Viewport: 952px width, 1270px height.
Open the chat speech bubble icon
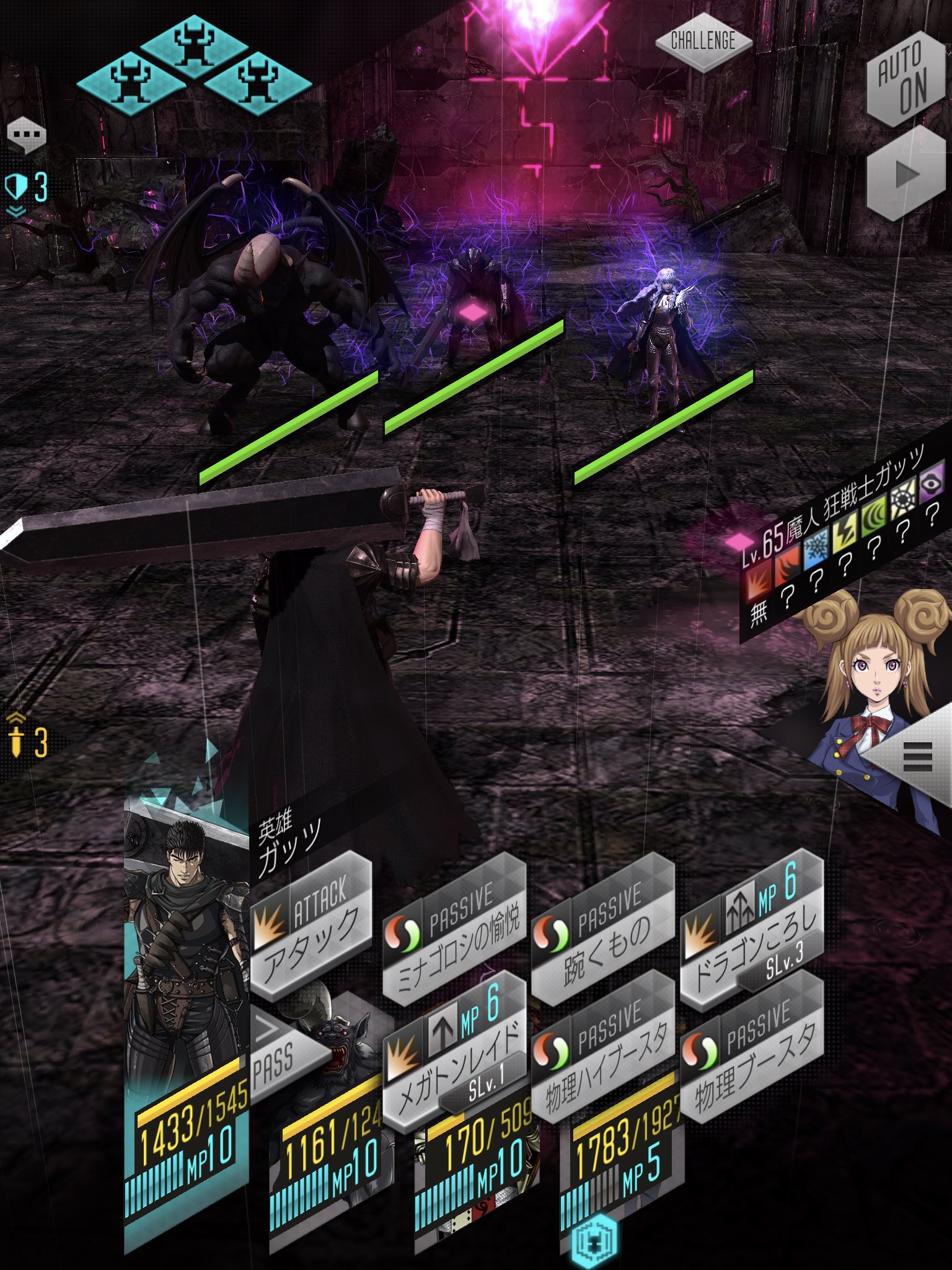(26, 135)
